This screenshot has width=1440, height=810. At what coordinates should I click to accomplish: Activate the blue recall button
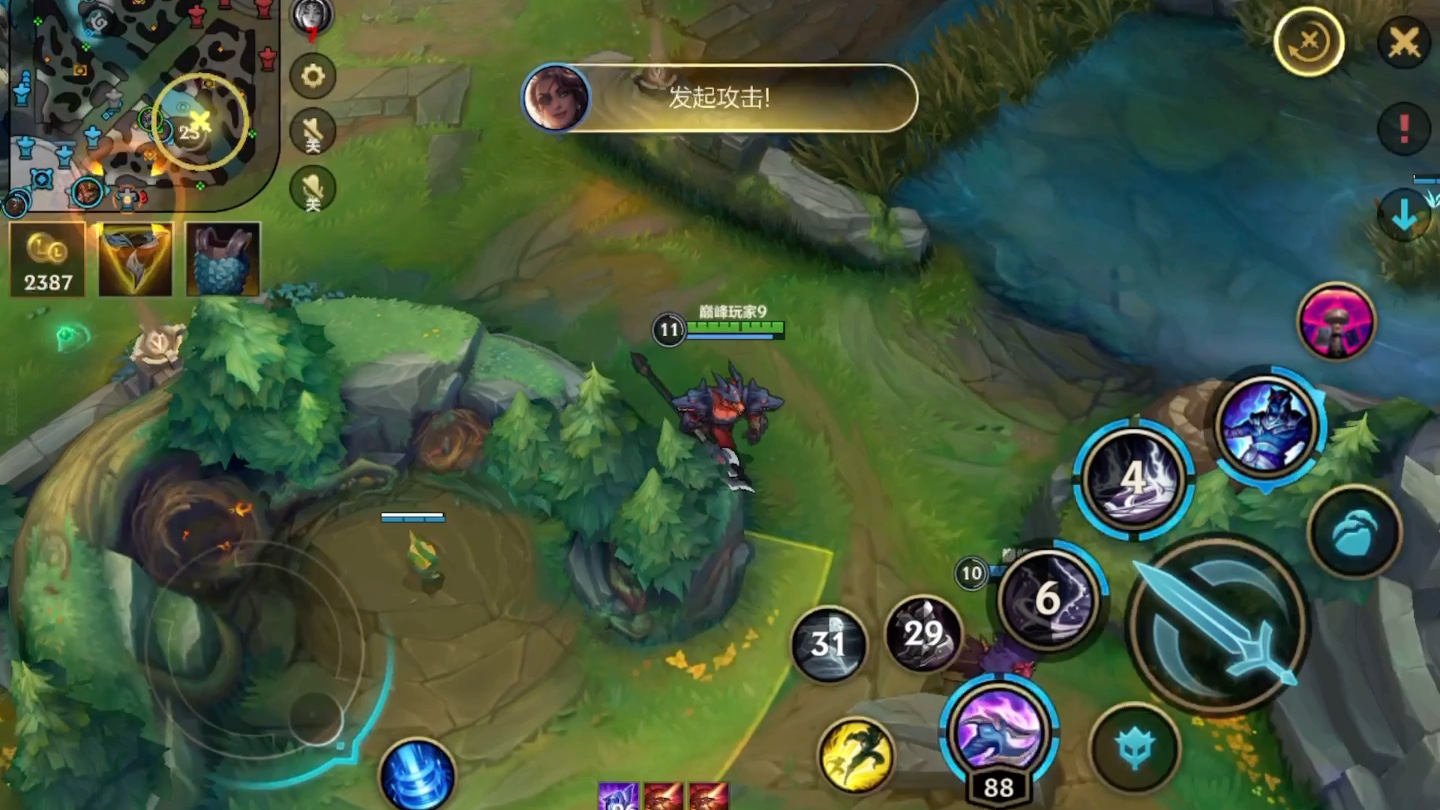(x=417, y=776)
